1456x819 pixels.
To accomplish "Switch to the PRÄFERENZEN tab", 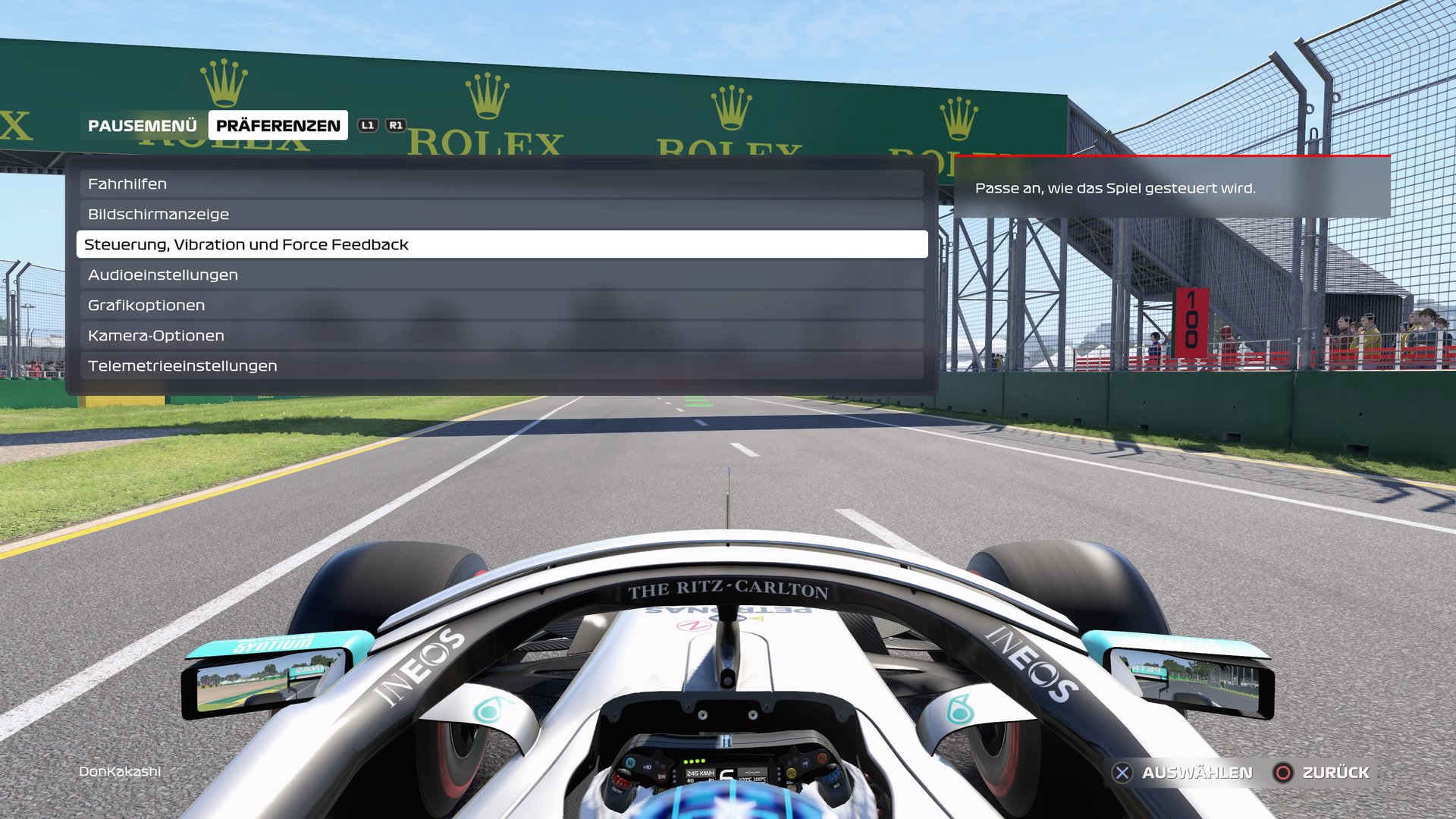I will click(277, 125).
